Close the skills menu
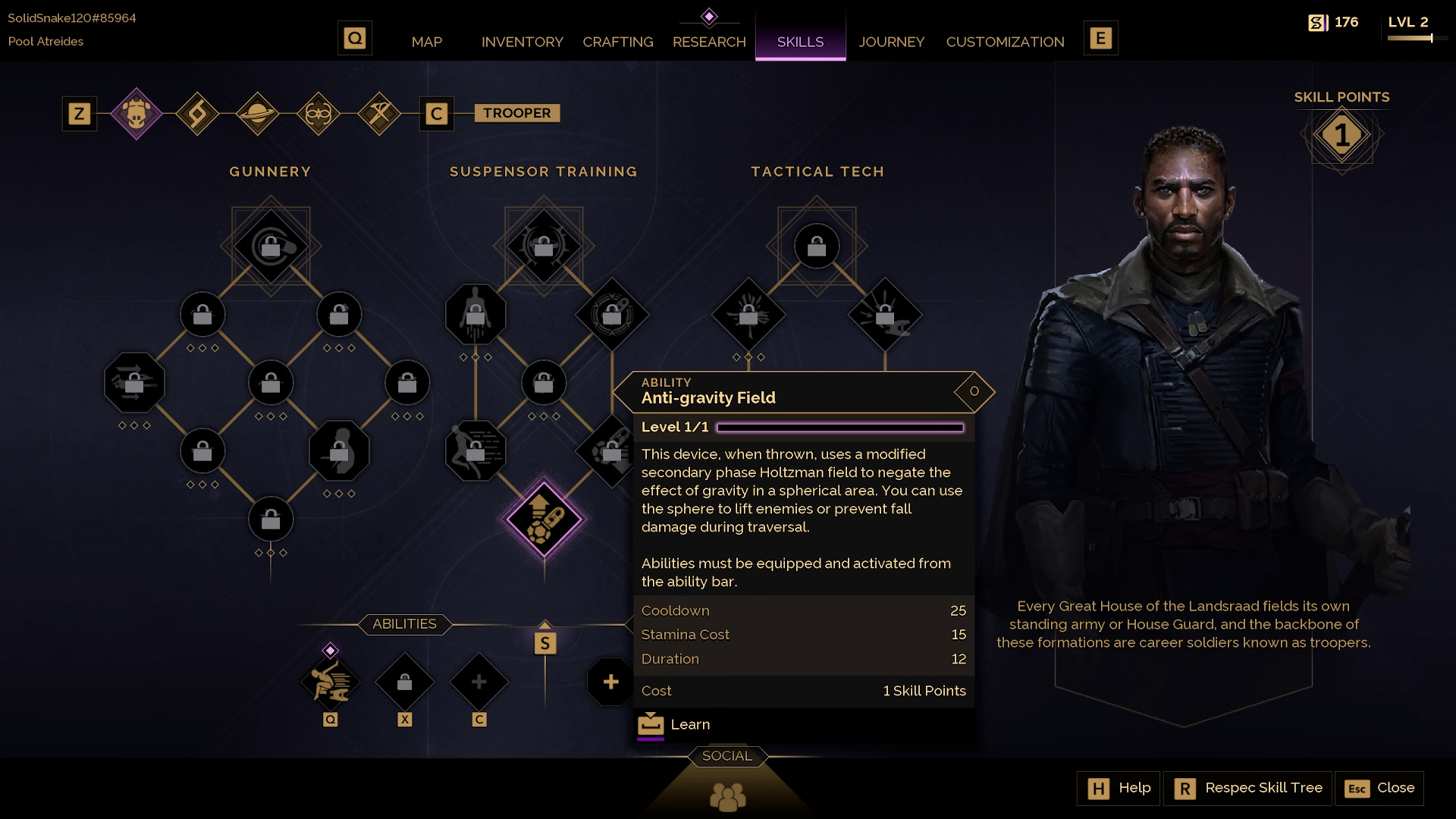This screenshot has width=1456, height=819. pyautogui.click(x=1379, y=788)
